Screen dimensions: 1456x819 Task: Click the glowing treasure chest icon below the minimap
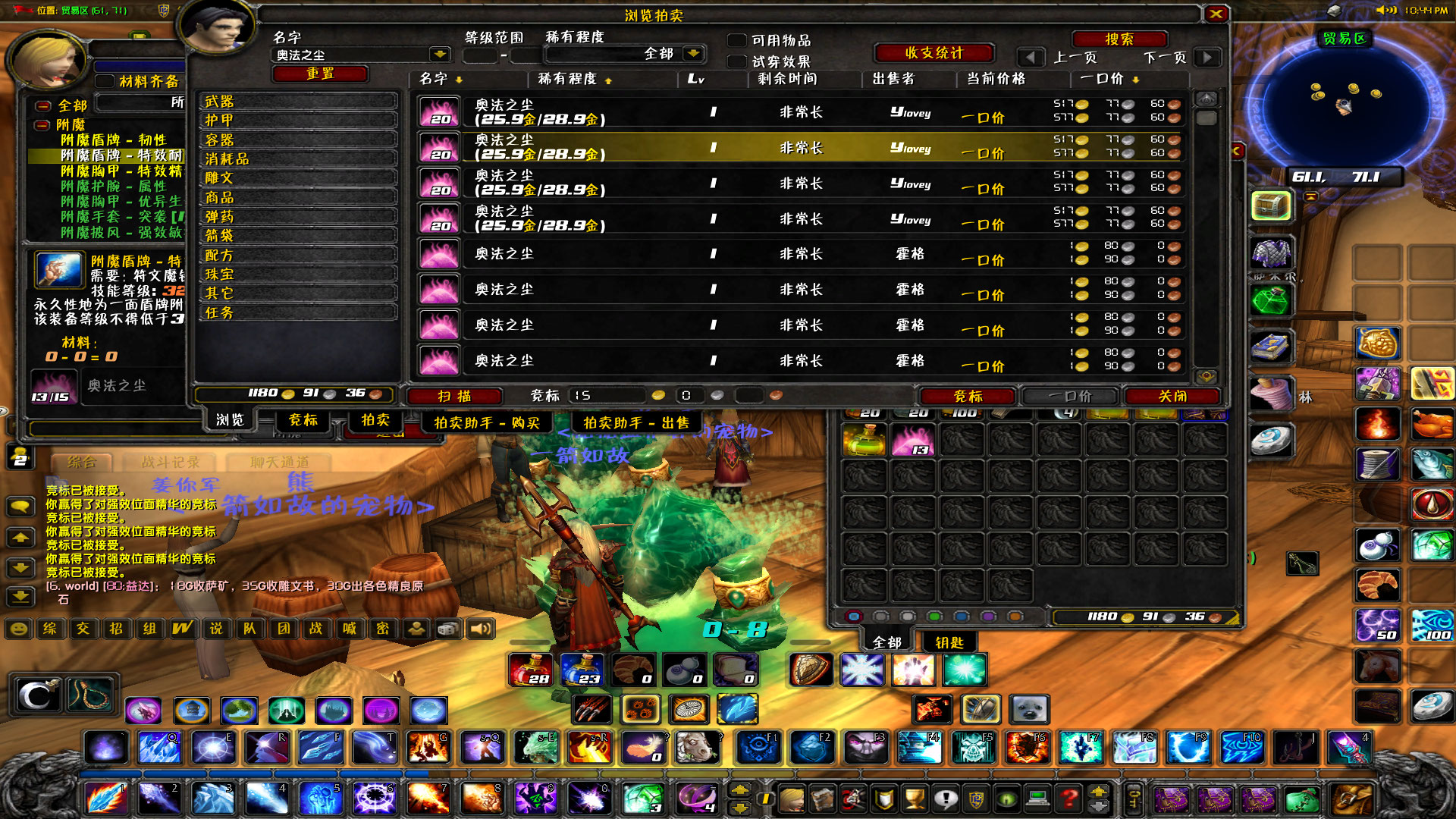pyautogui.click(x=1270, y=206)
